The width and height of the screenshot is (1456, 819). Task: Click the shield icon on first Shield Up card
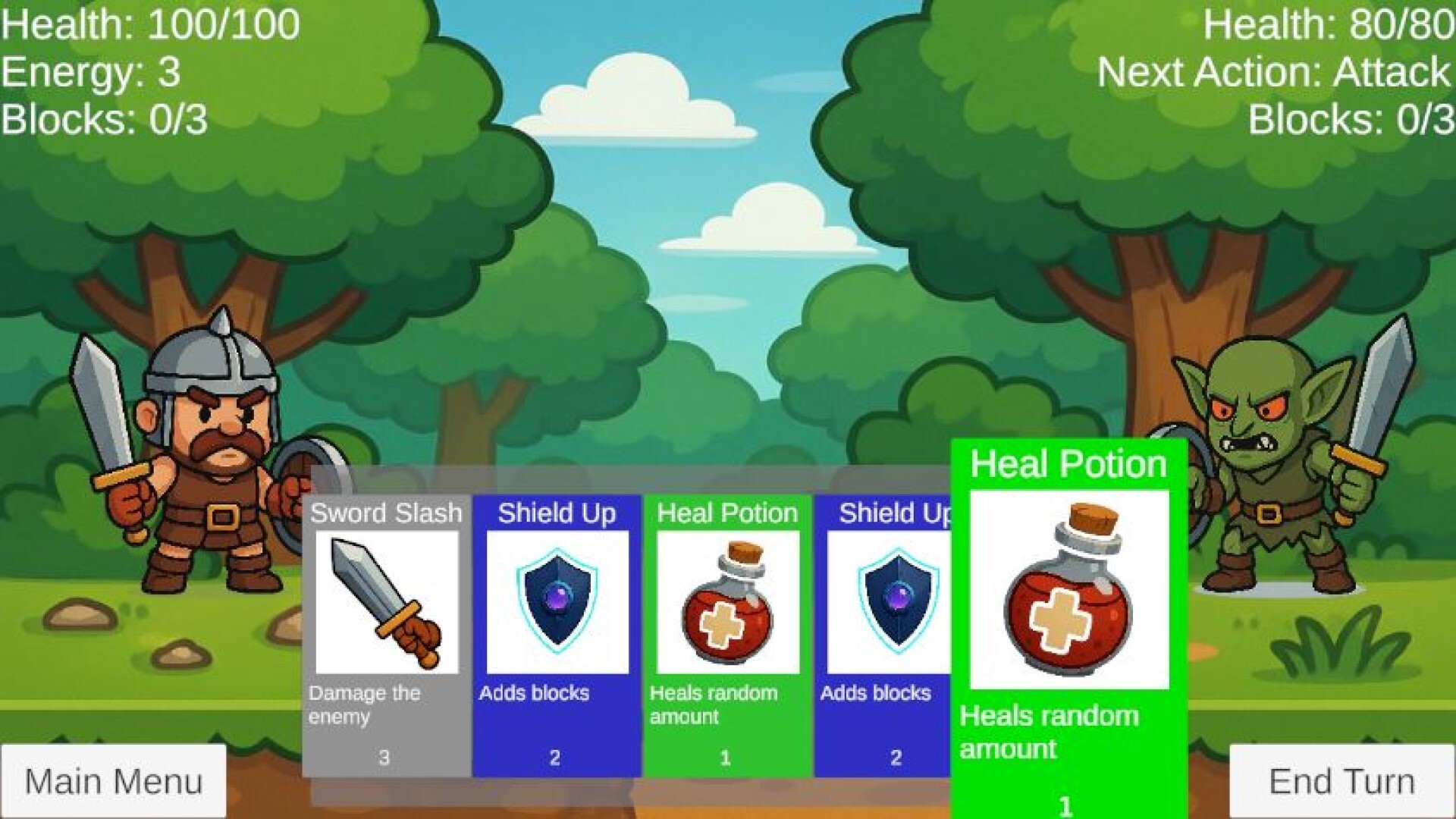(x=559, y=599)
